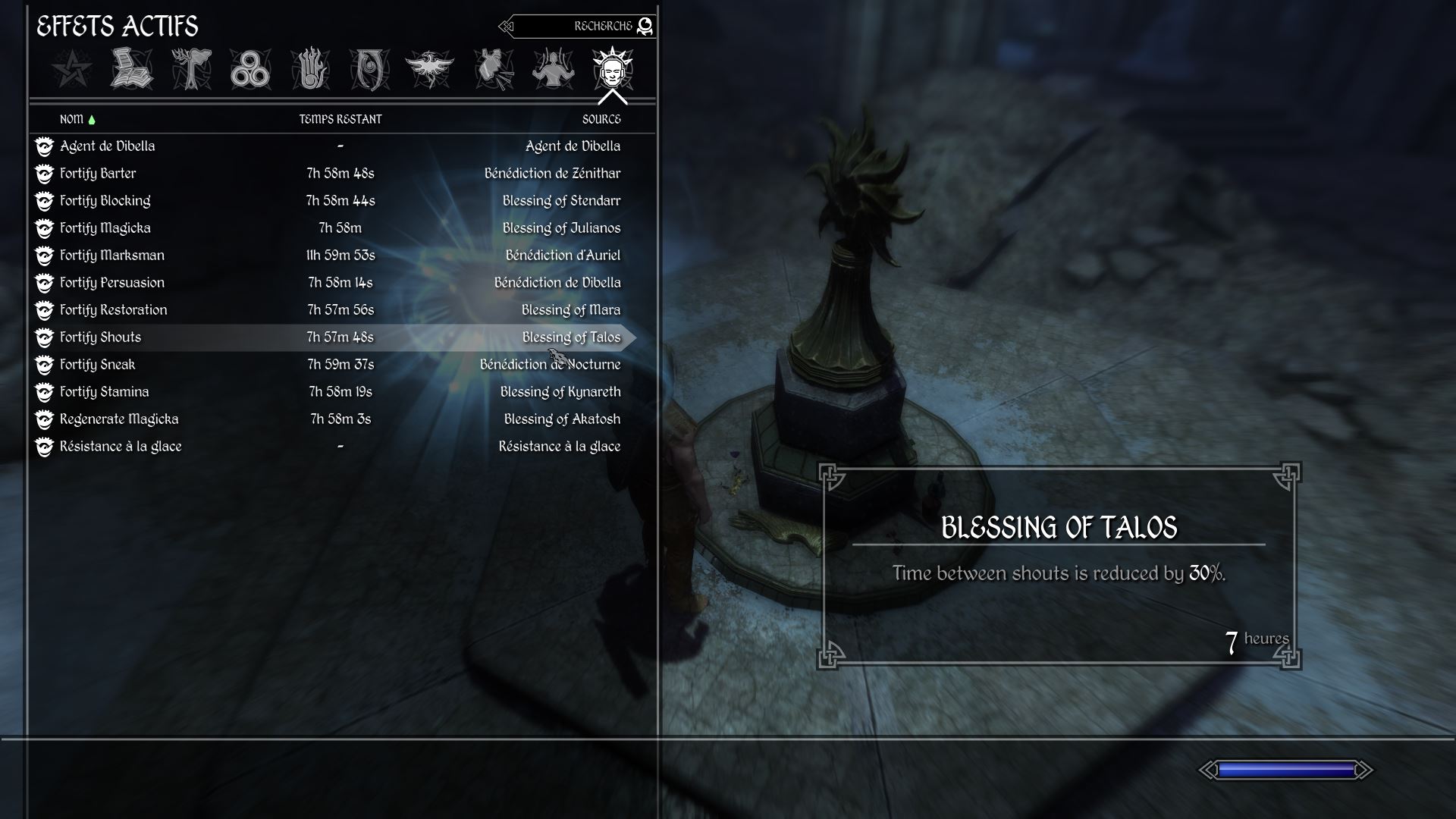Highlight the Regenerate Magicka effect

(119, 419)
